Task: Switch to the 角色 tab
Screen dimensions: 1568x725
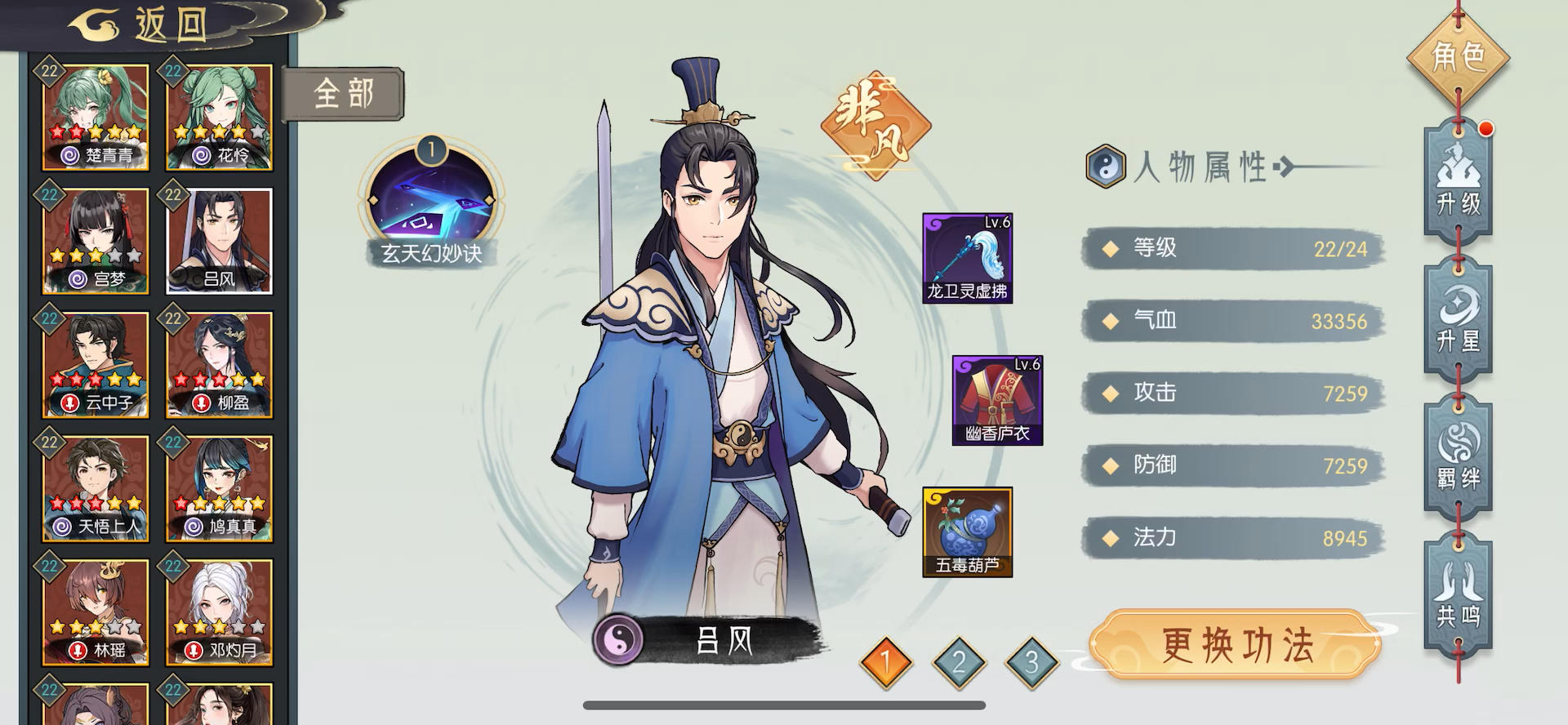Action: click(1460, 57)
